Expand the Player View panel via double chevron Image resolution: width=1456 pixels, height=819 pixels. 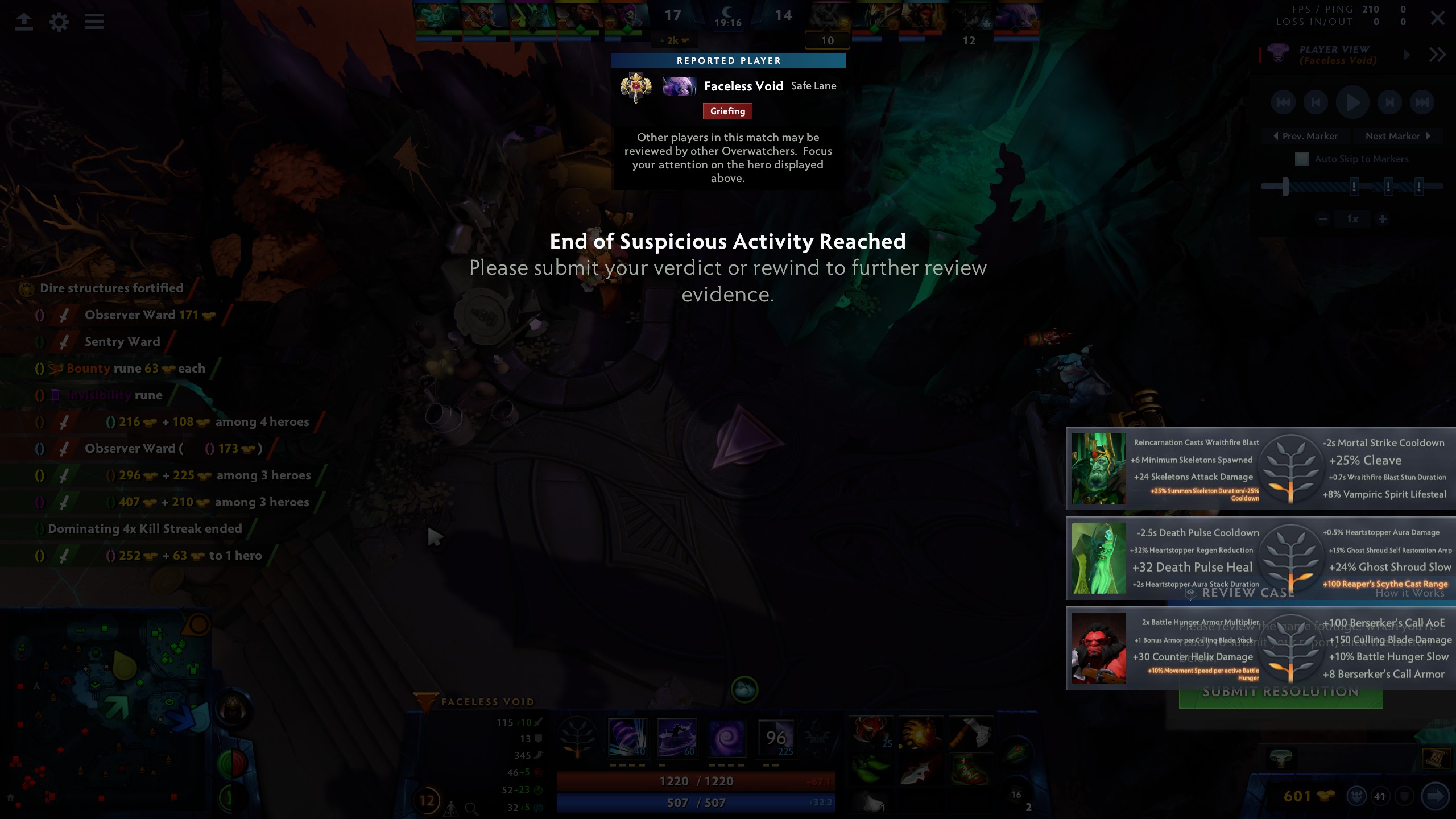click(x=1438, y=54)
